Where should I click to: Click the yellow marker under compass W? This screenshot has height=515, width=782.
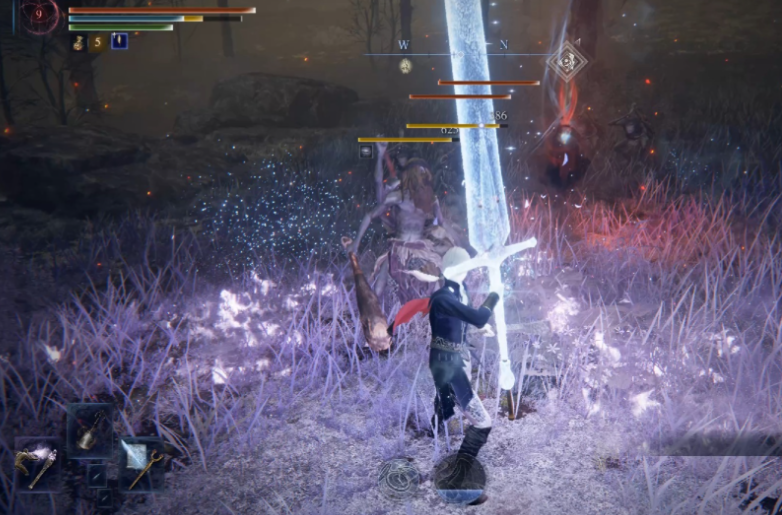(405, 66)
